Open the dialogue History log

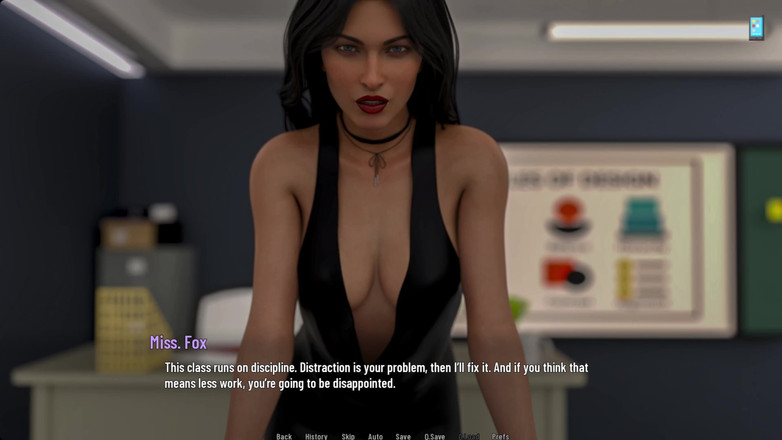tap(316, 436)
